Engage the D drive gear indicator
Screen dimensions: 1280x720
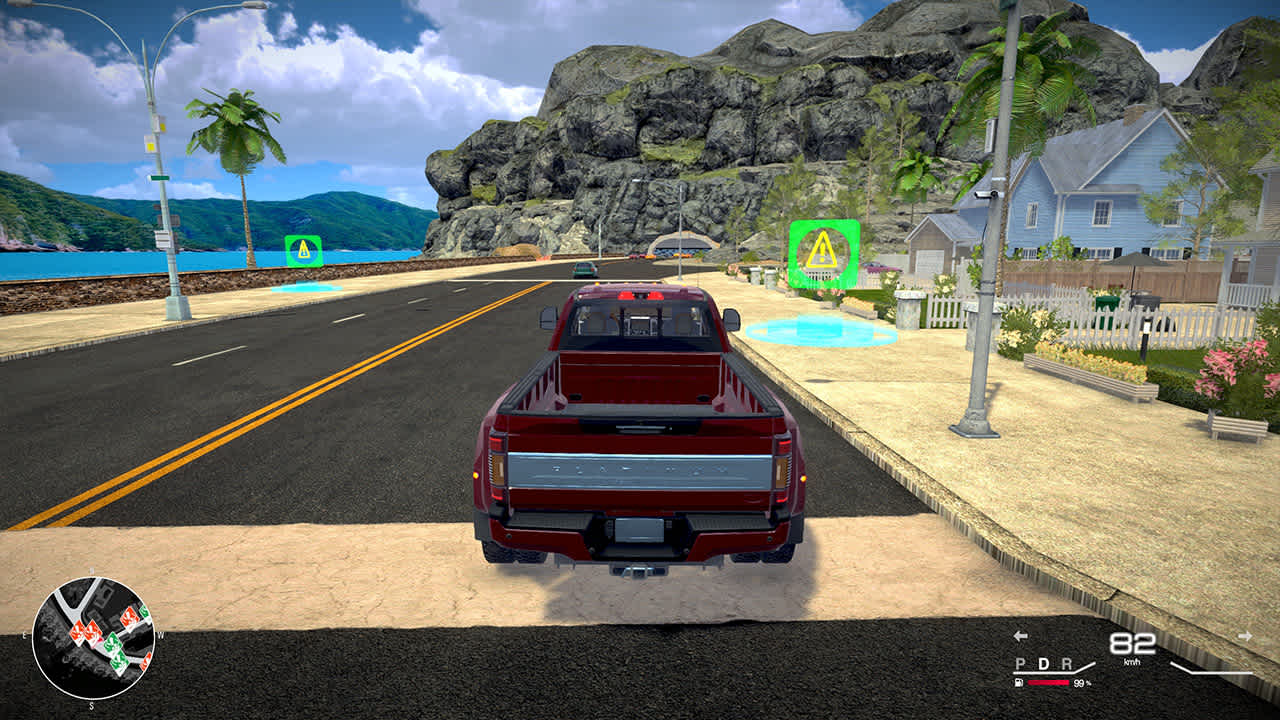pos(1043,663)
